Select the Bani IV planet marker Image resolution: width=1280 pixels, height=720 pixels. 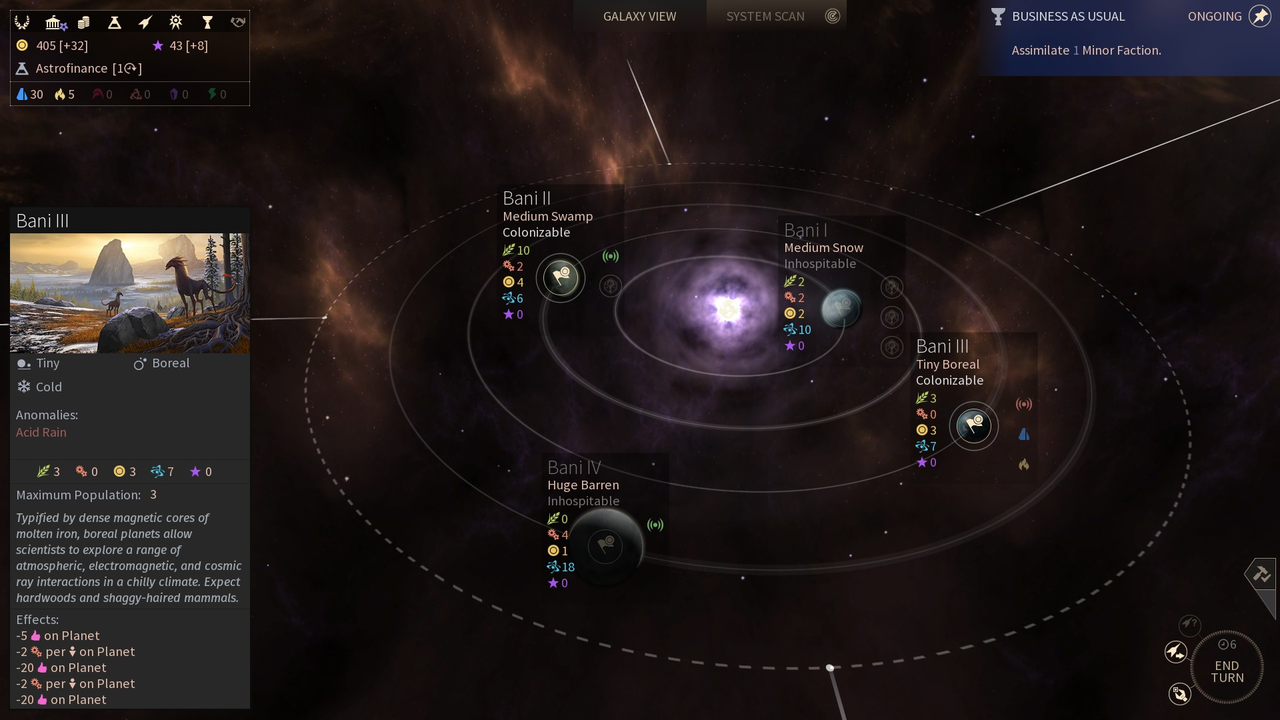coord(605,545)
